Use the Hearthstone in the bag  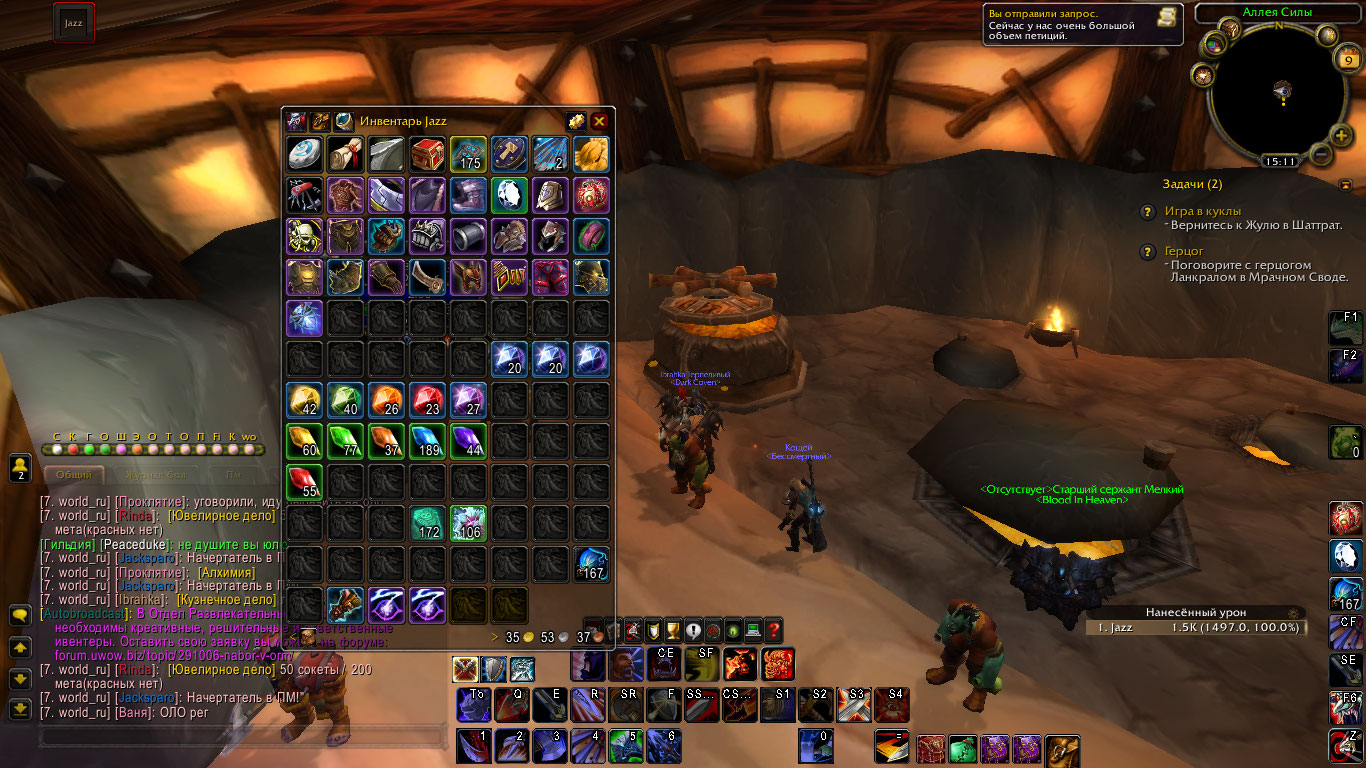click(304, 153)
